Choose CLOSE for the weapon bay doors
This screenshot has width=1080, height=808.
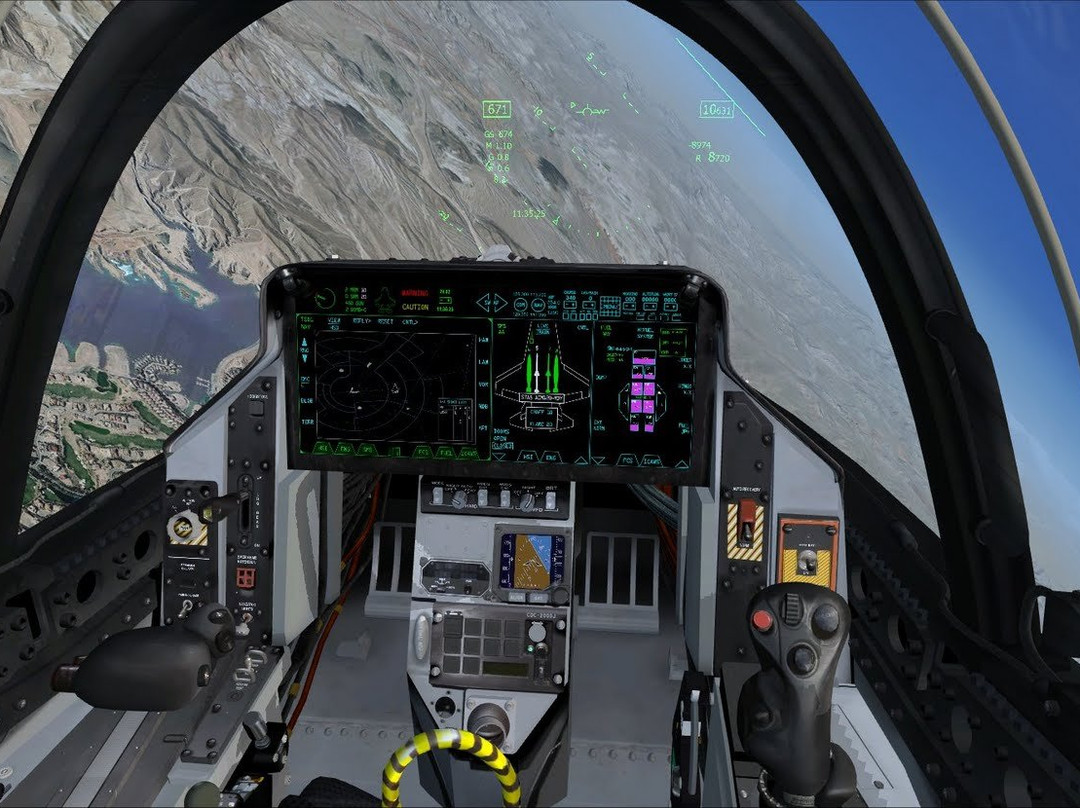pyautogui.click(x=502, y=446)
